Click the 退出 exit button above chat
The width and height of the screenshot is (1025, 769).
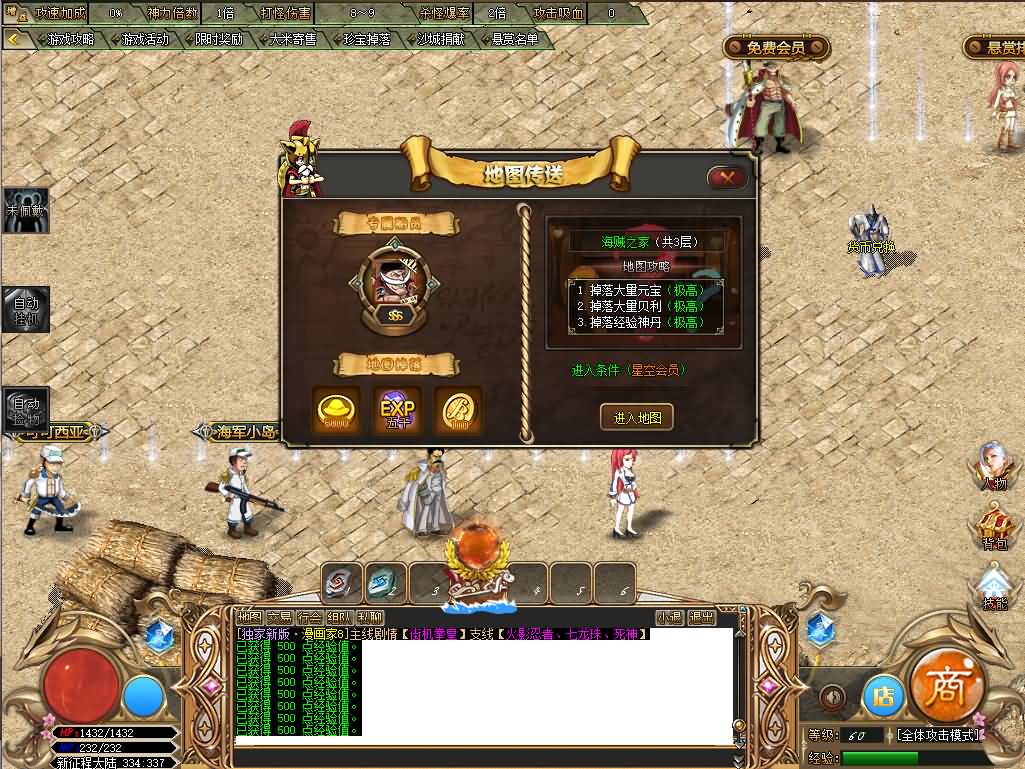pos(701,618)
